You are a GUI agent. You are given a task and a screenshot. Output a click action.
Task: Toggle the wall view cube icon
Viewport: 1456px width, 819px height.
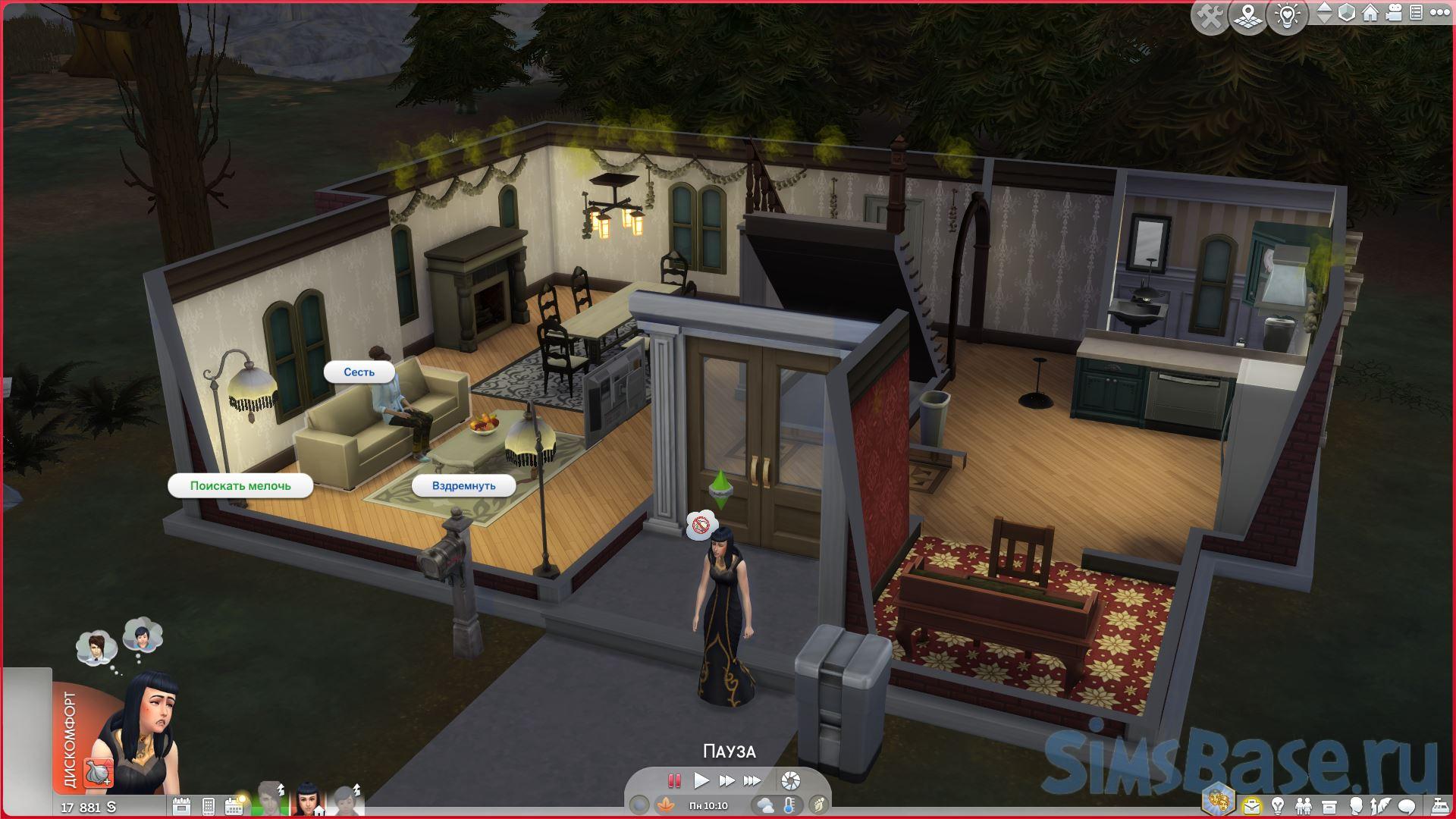point(1347,13)
